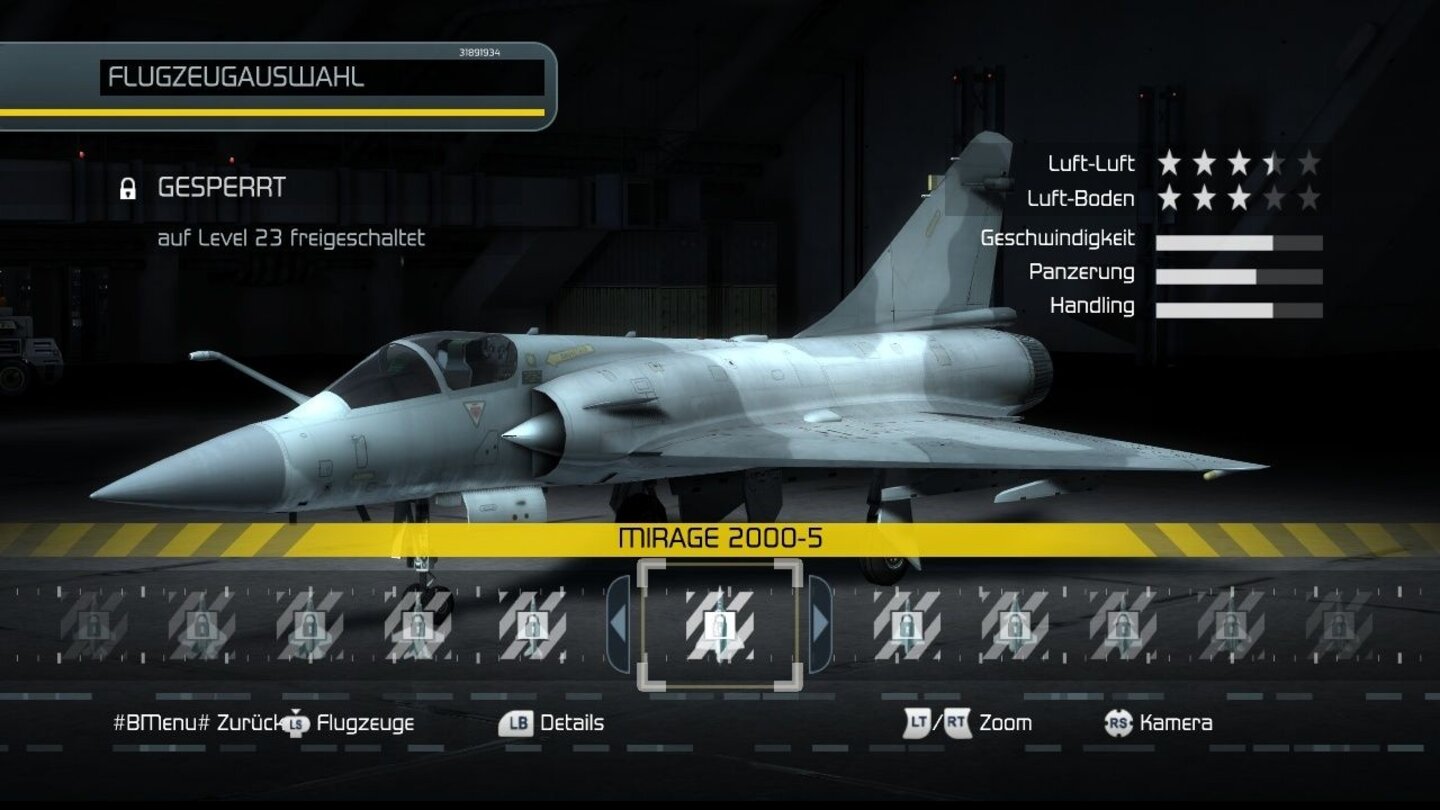This screenshot has height=810, width=1440.
Task: Click the Details label in the bottom bar
Action: 570,722
